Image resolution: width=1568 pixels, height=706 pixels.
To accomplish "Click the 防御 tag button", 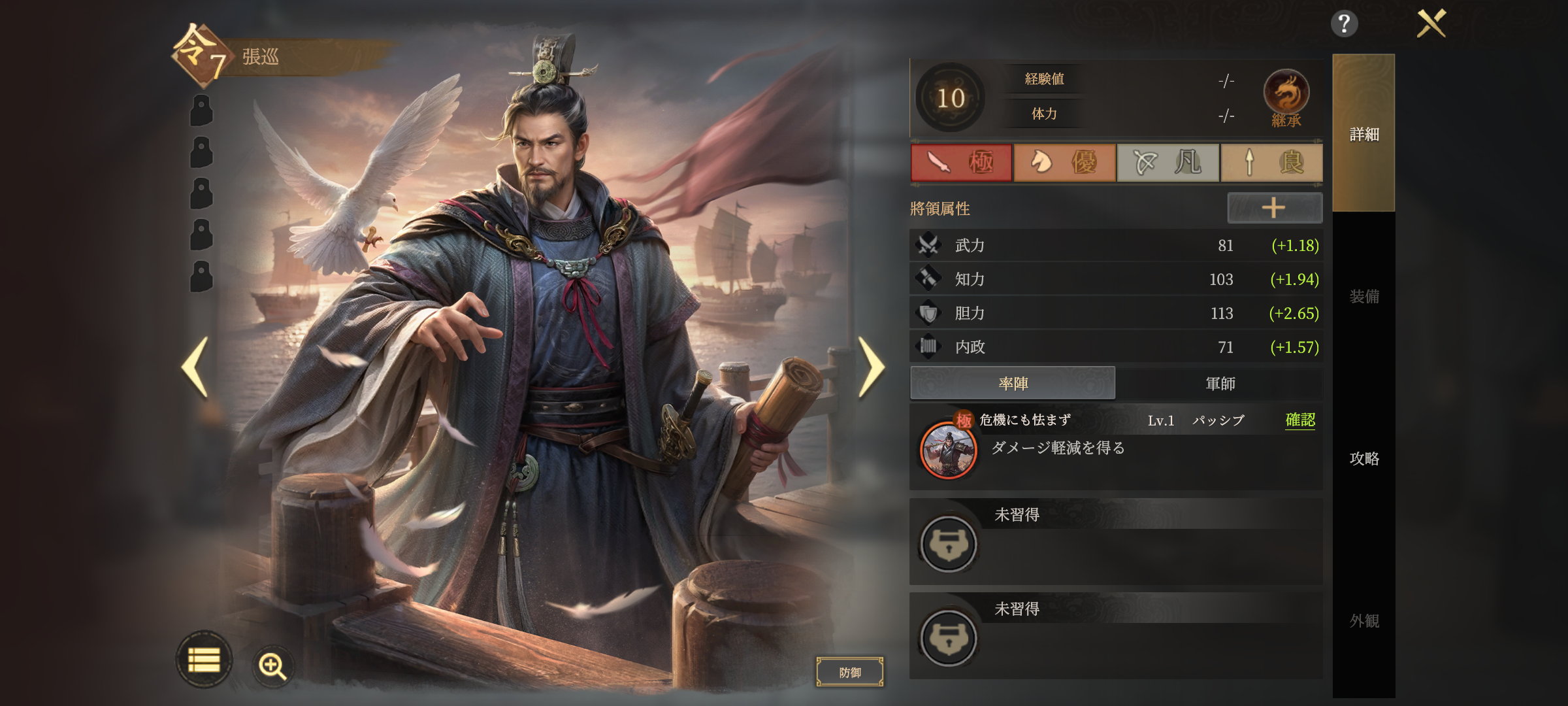I will [849, 672].
